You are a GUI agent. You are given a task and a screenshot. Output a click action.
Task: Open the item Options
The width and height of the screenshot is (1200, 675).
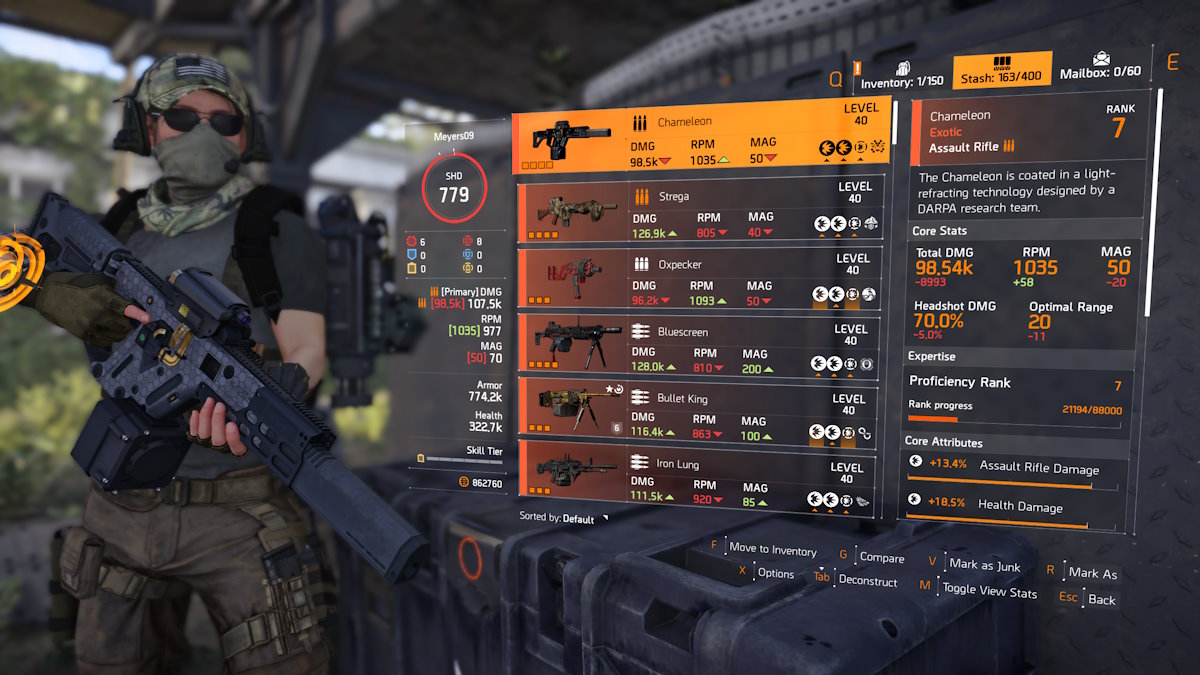coord(775,574)
